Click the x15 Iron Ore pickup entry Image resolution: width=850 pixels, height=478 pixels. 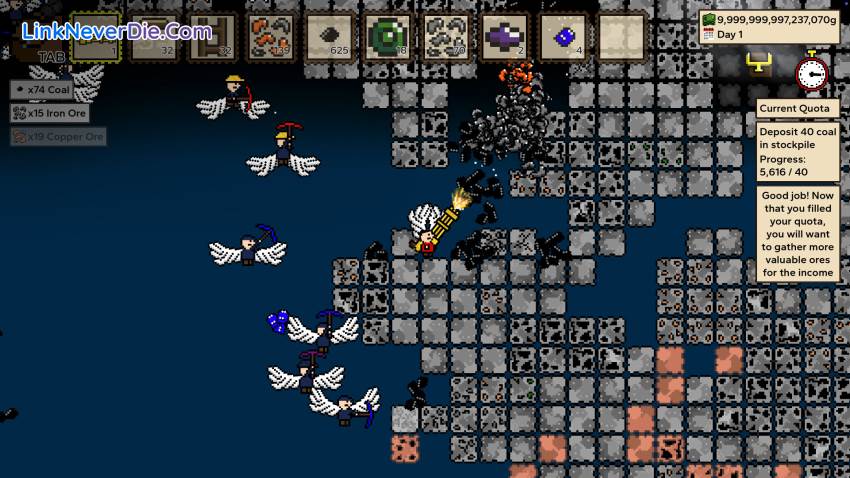pos(50,113)
